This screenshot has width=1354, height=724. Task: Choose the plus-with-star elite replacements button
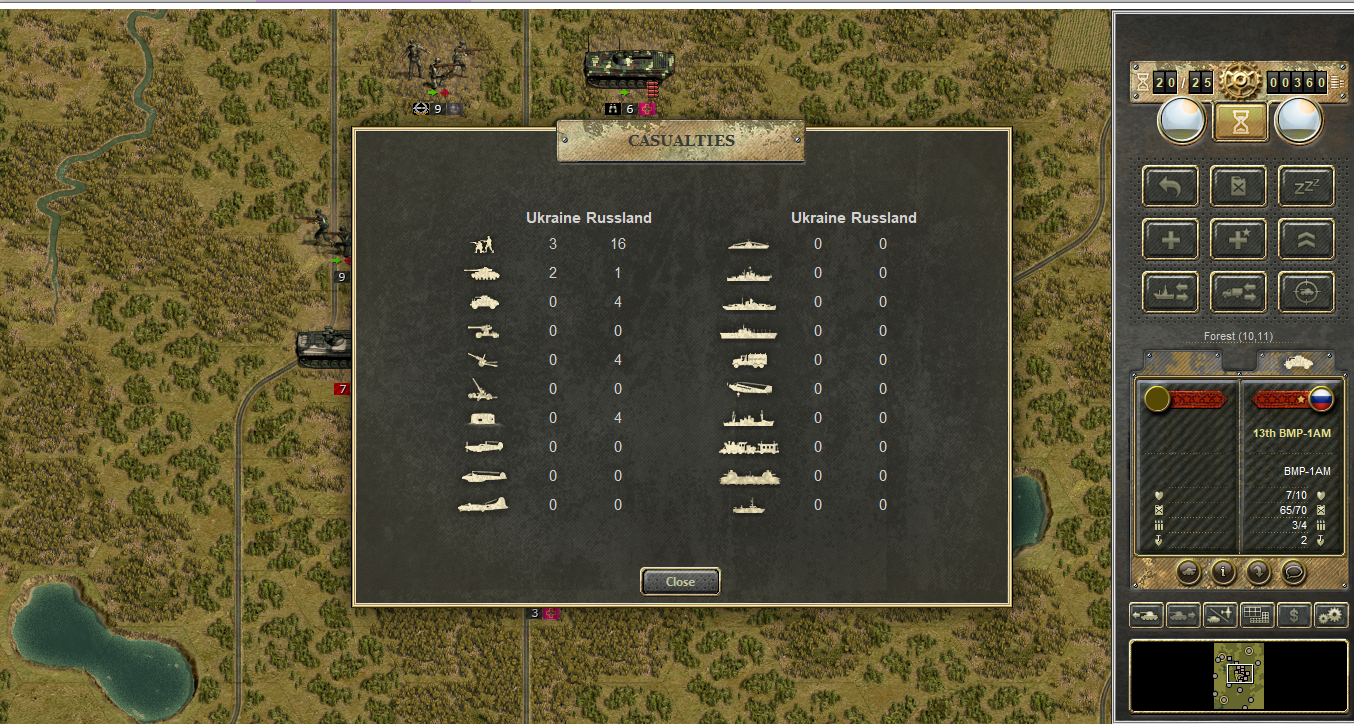[1239, 239]
